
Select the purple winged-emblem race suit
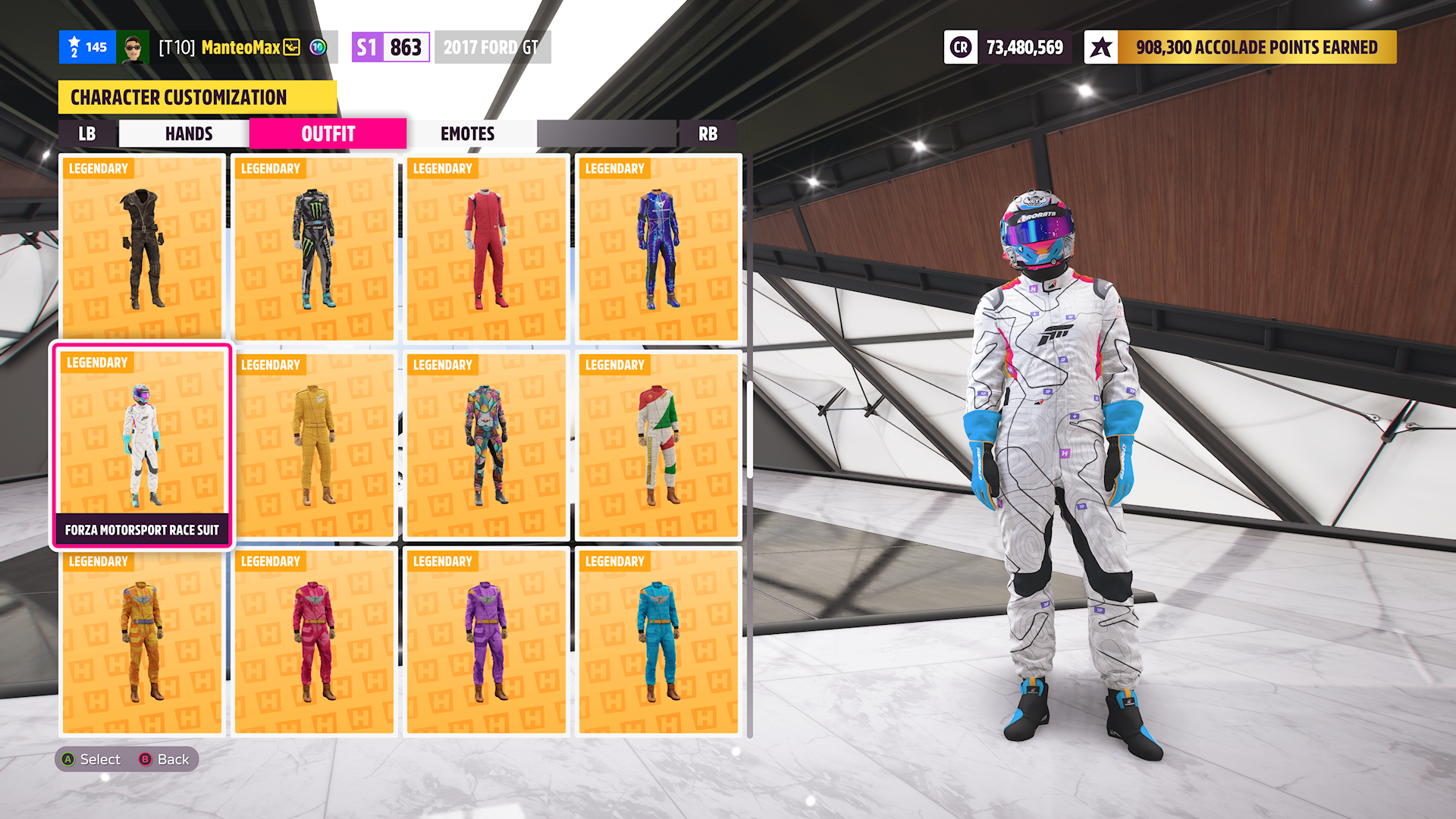pyautogui.click(x=486, y=642)
